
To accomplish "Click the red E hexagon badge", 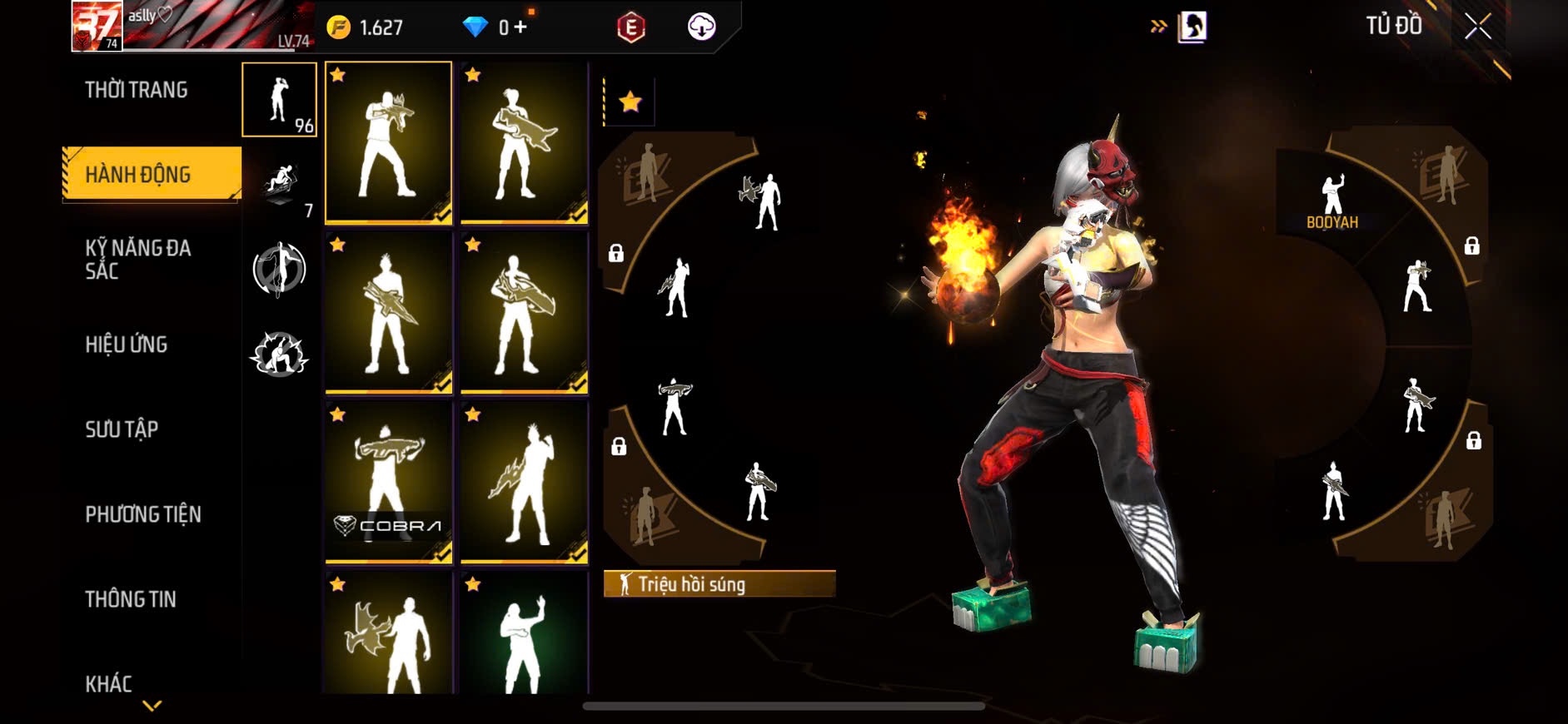I will 631,27.
